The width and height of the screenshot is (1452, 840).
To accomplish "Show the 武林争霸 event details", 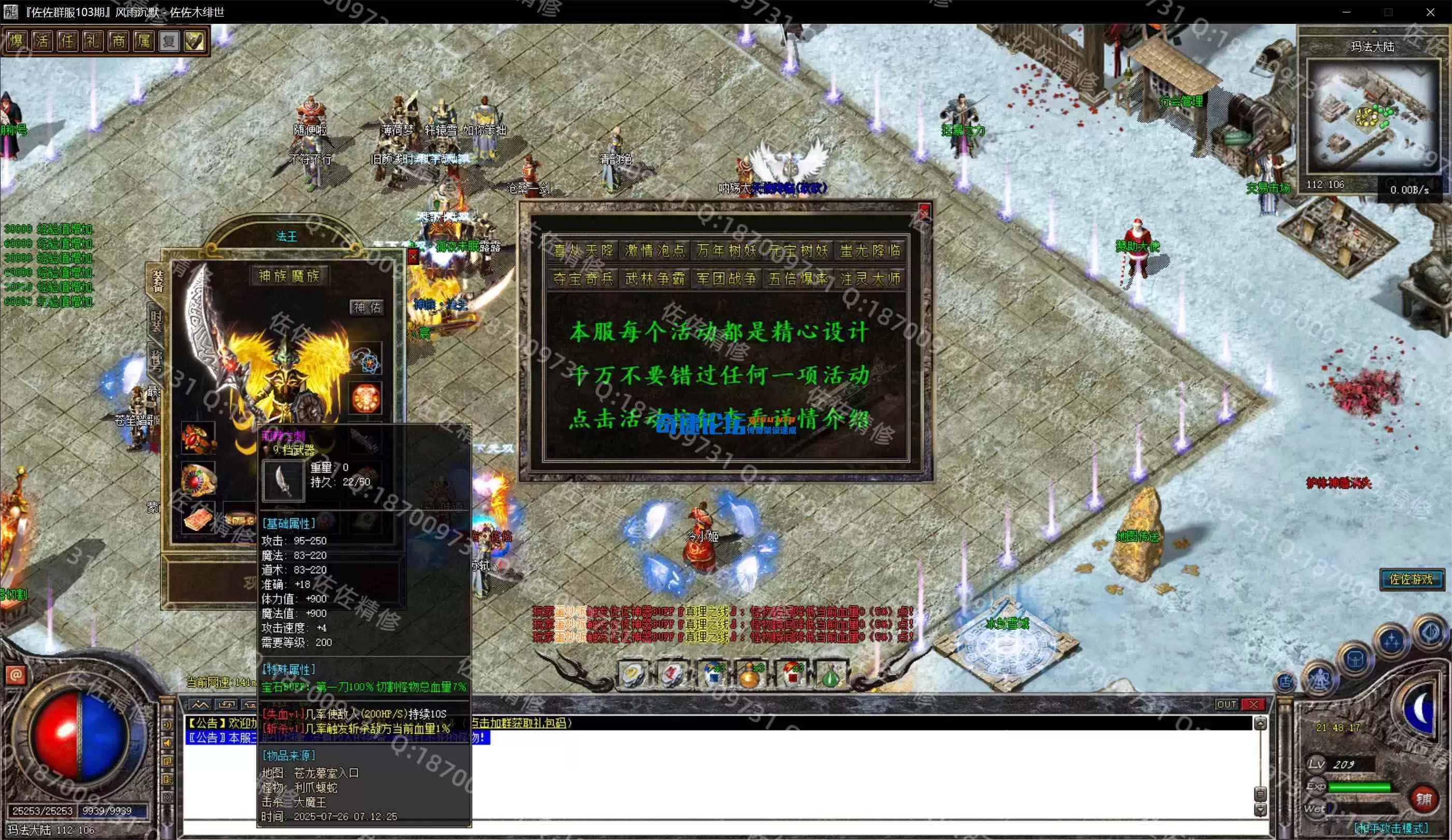I will point(655,279).
